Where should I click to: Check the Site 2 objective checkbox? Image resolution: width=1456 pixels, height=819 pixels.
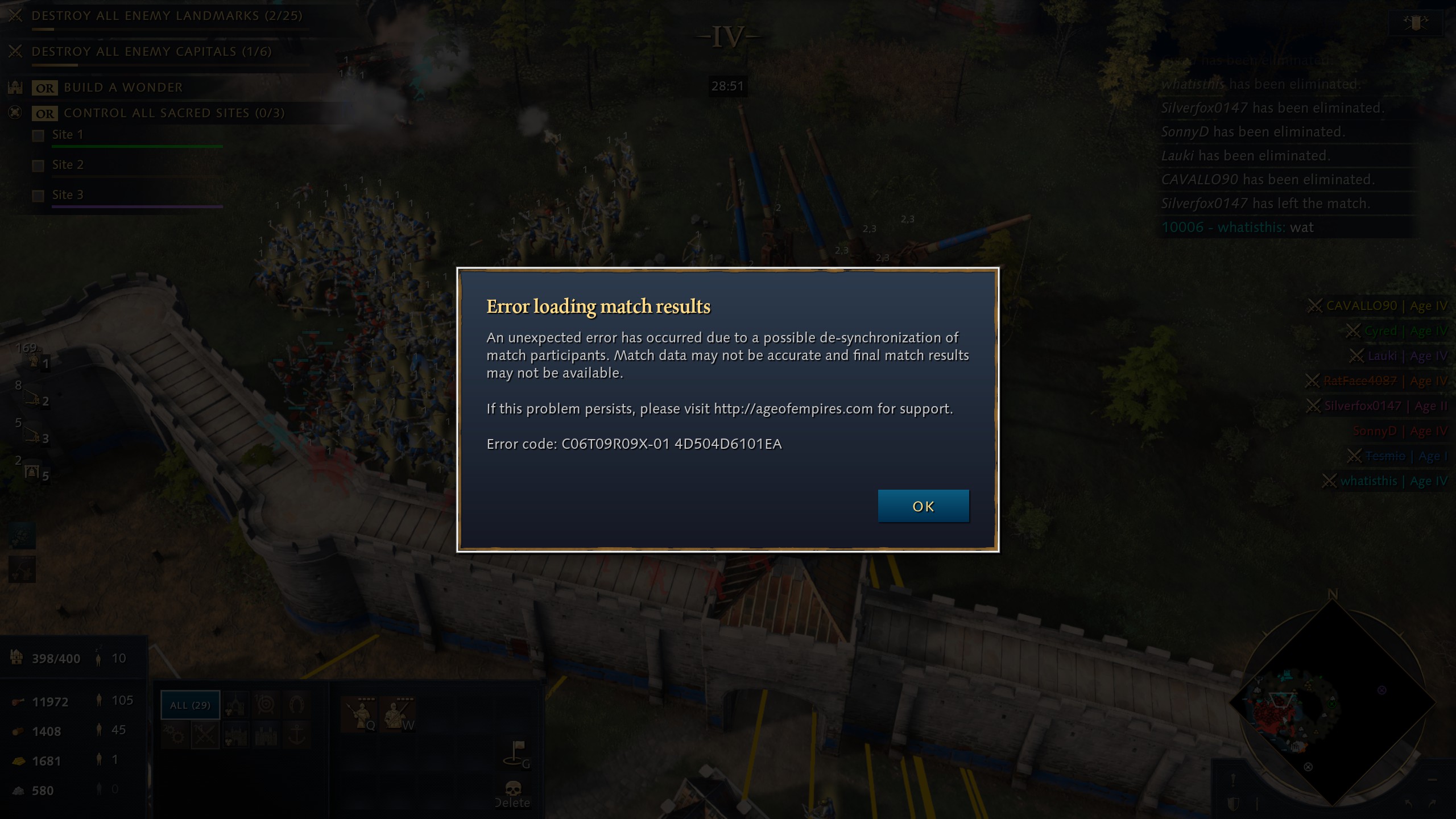(x=38, y=165)
